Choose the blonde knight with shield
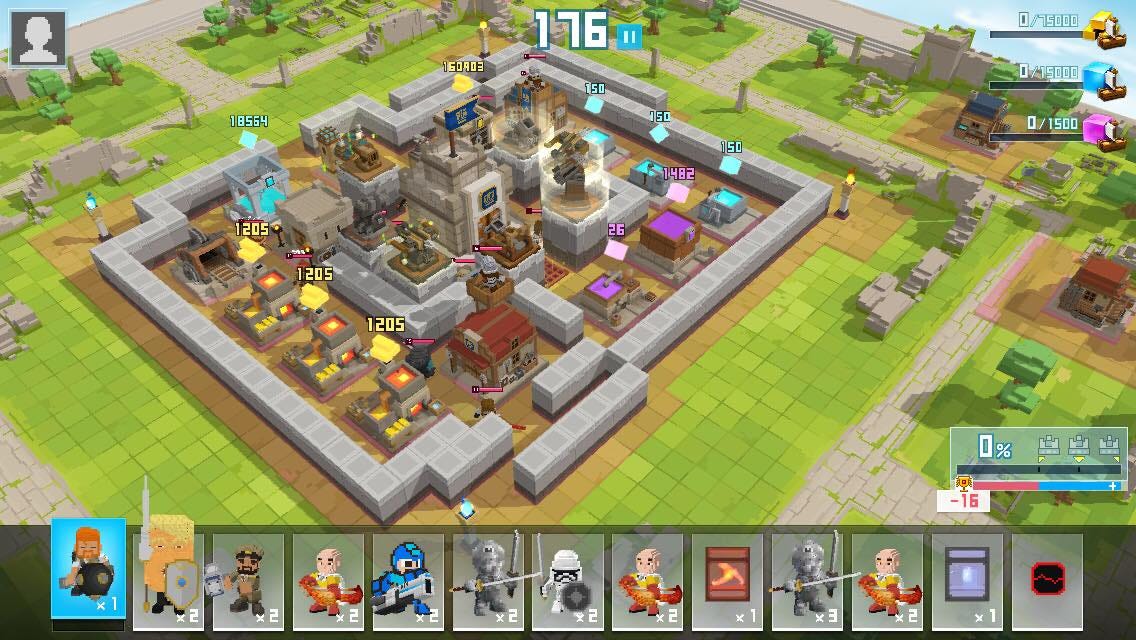Screen dimensions: 1136x640 pos(168,573)
